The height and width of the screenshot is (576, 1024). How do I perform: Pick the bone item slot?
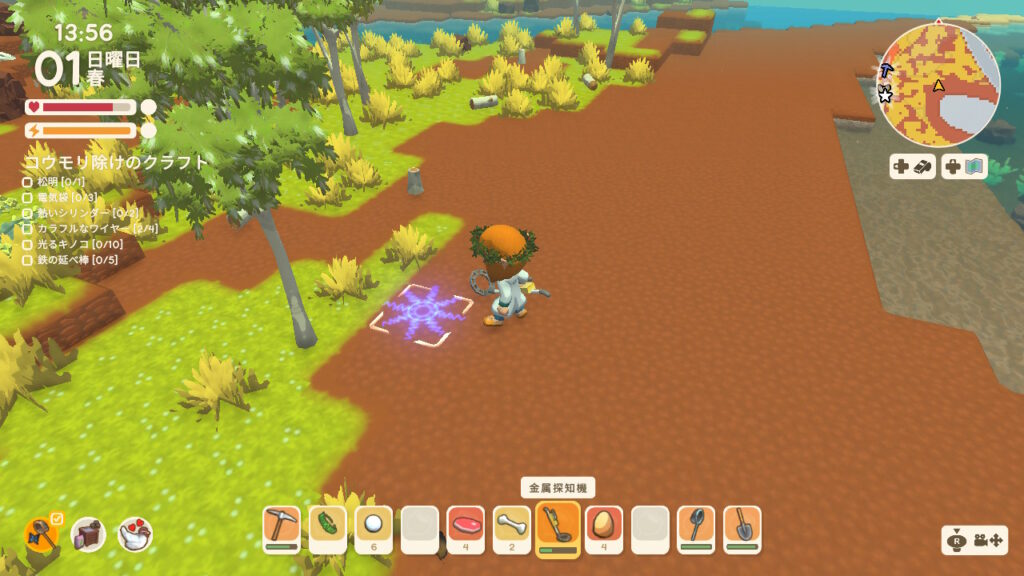click(511, 526)
